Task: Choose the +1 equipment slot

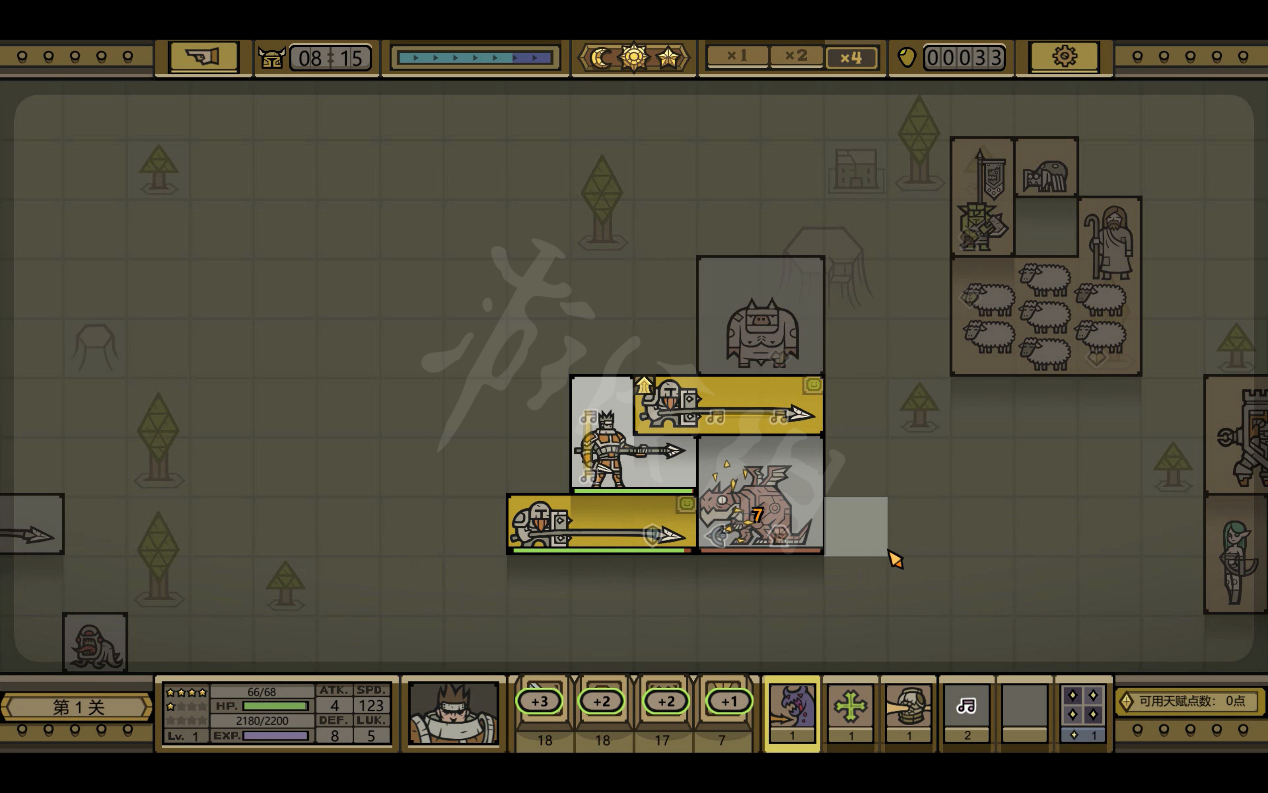Action: tap(729, 702)
